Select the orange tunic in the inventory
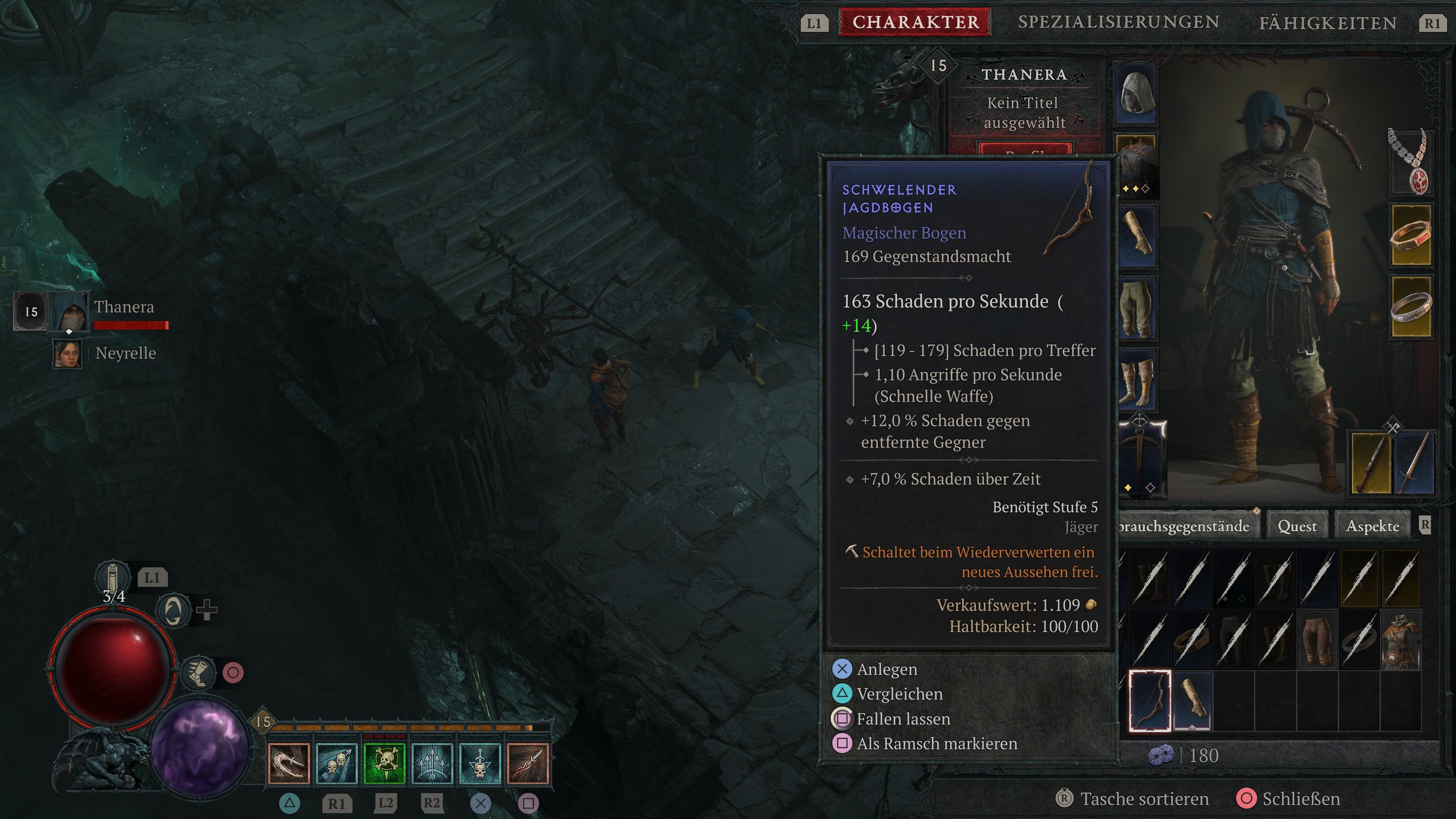 1401,642
